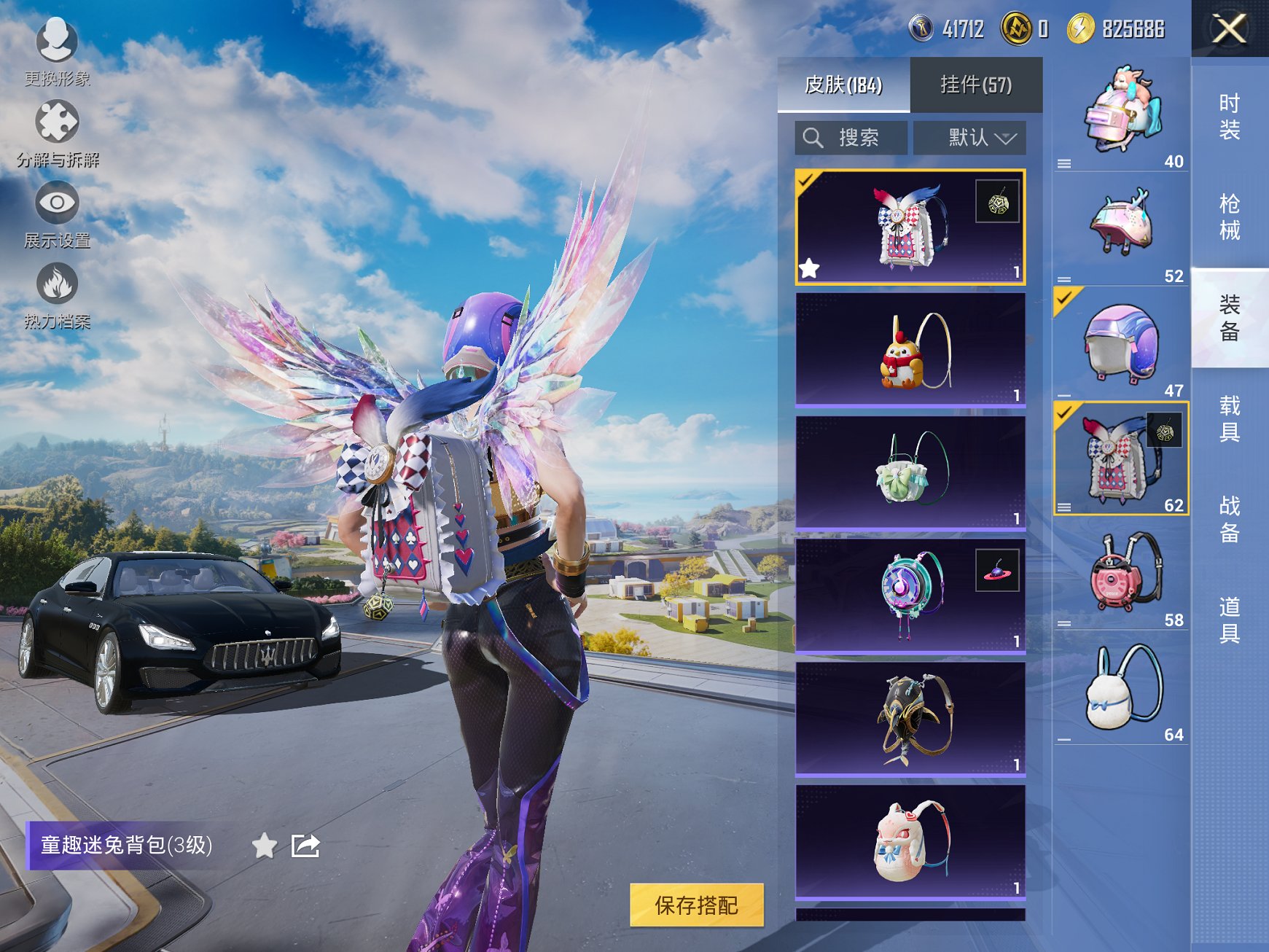Click the 搜索 search field

pos(851,138)
